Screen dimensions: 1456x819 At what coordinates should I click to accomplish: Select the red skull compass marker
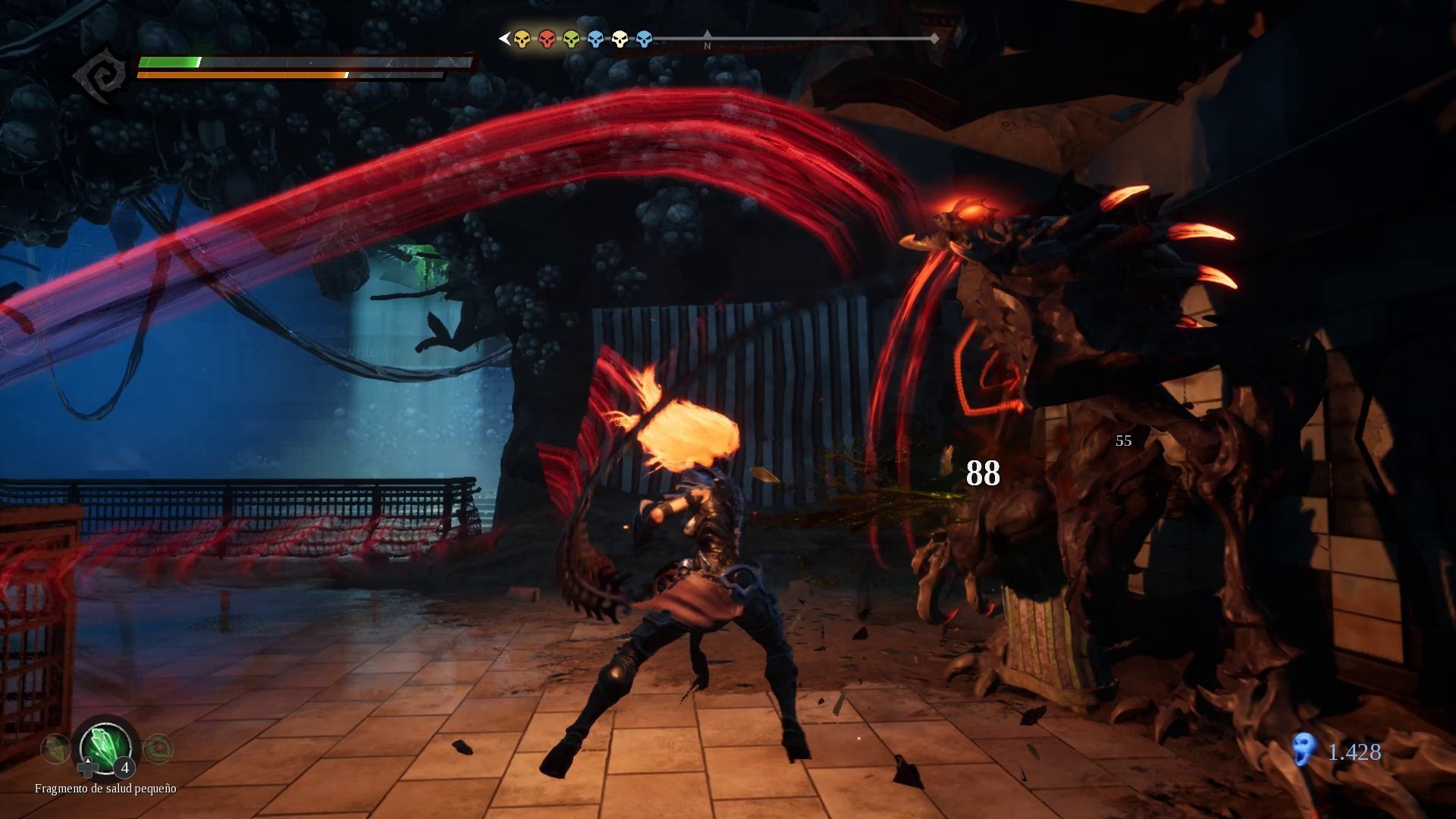click(547, 39)
